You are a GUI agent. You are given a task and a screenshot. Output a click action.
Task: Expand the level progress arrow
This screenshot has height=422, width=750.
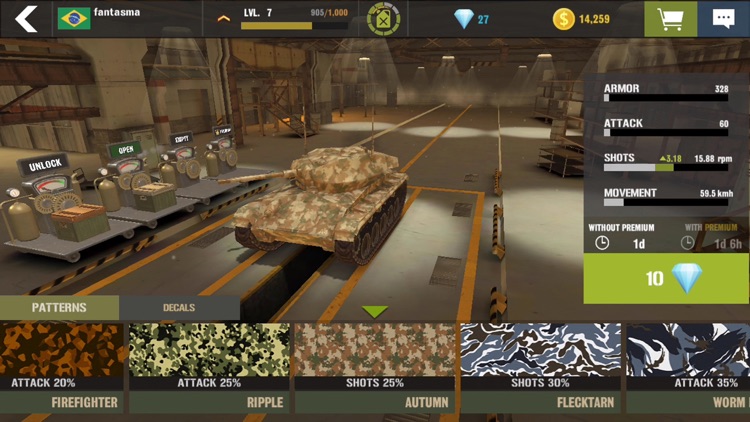(x=224, y=18)
